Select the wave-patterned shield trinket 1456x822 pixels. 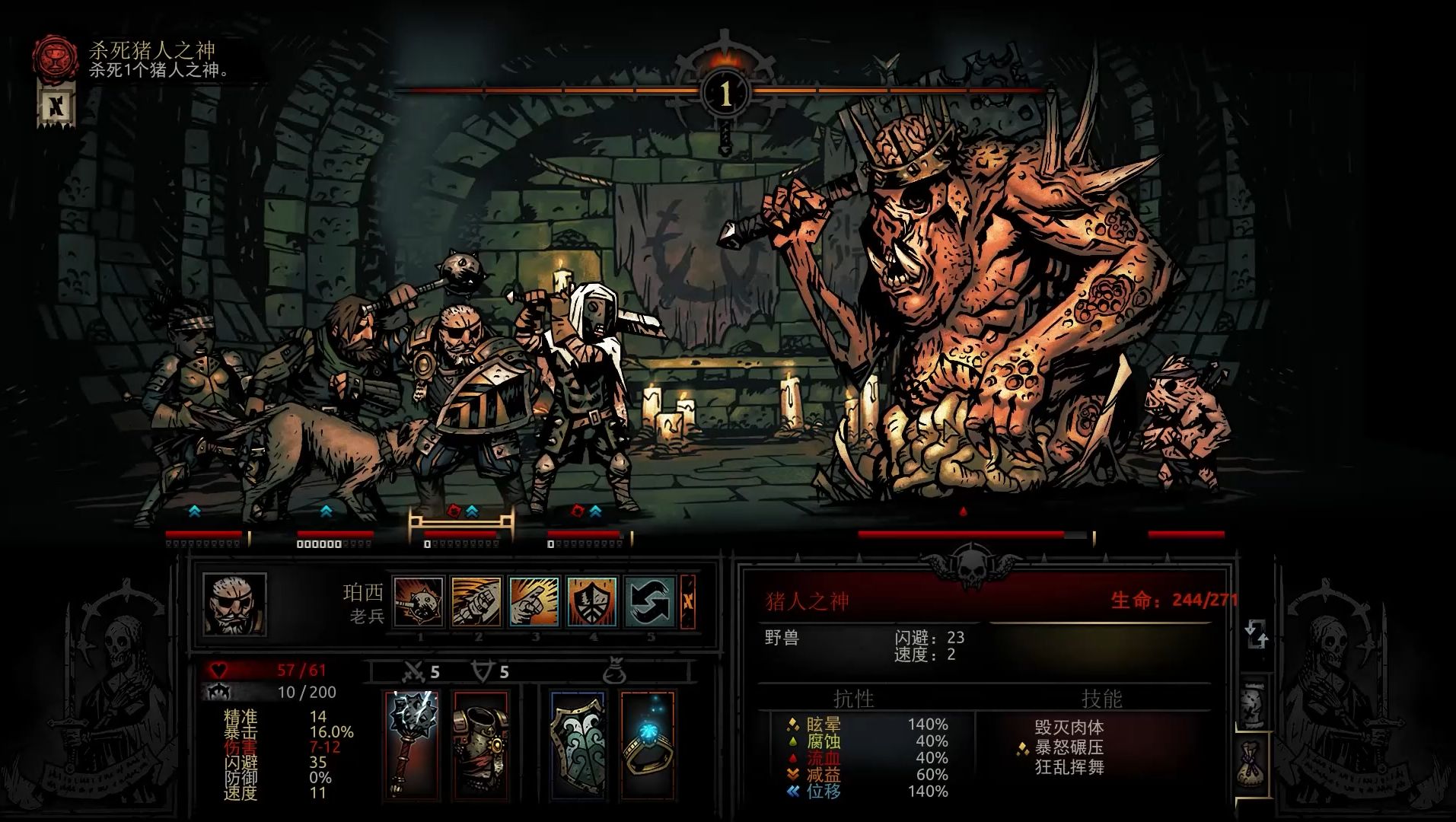point(577,744)
